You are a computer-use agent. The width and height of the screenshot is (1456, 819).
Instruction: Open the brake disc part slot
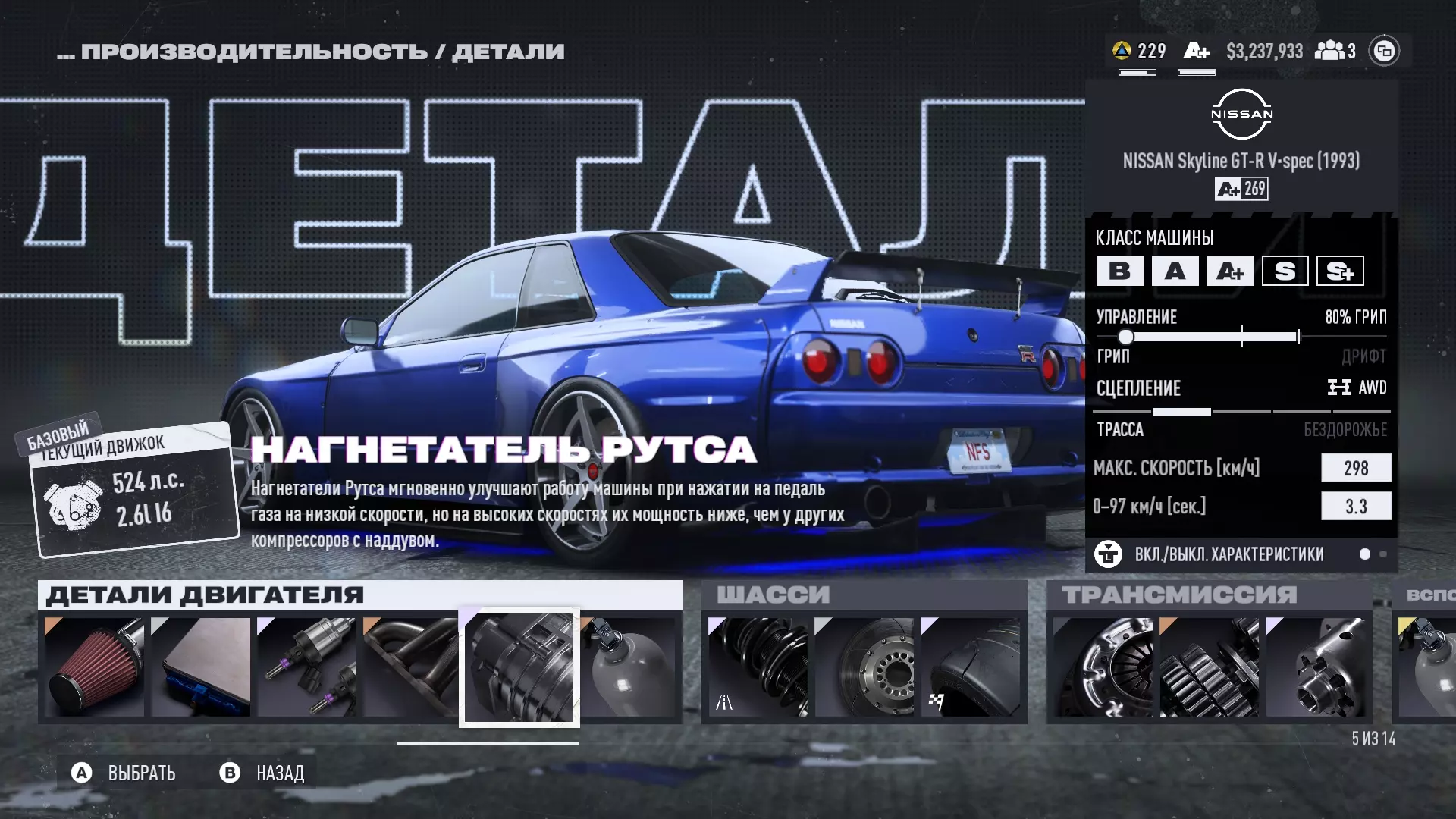pos(864,667)
